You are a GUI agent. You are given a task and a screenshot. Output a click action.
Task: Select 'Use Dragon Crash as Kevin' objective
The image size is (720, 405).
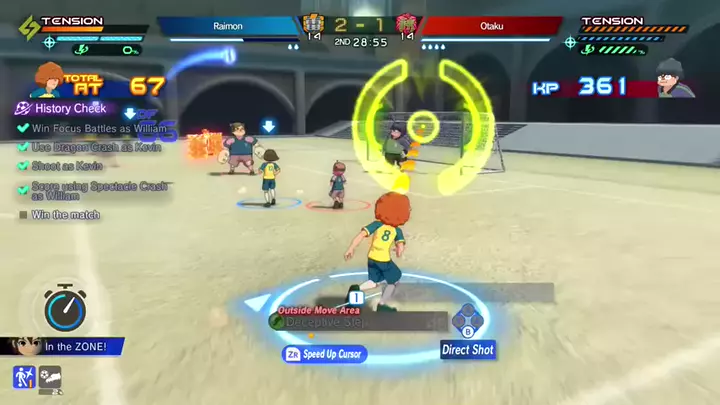click(88, 147)
